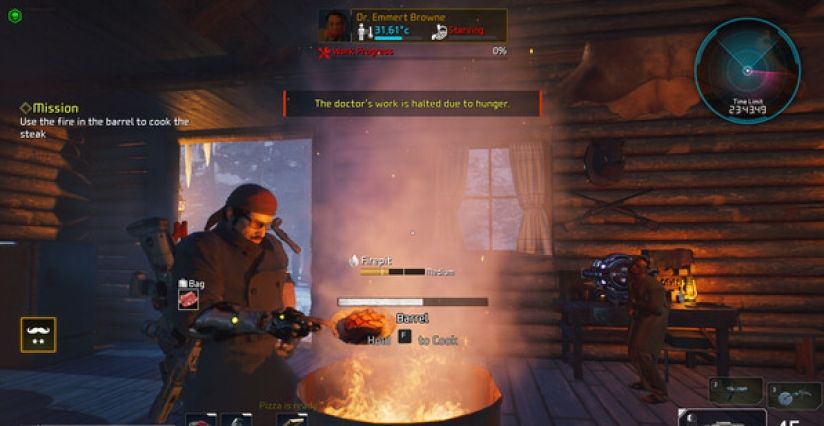Screen dimensions: 824x426
Task: Click the mustache emote icon
Action: (39, 335)
